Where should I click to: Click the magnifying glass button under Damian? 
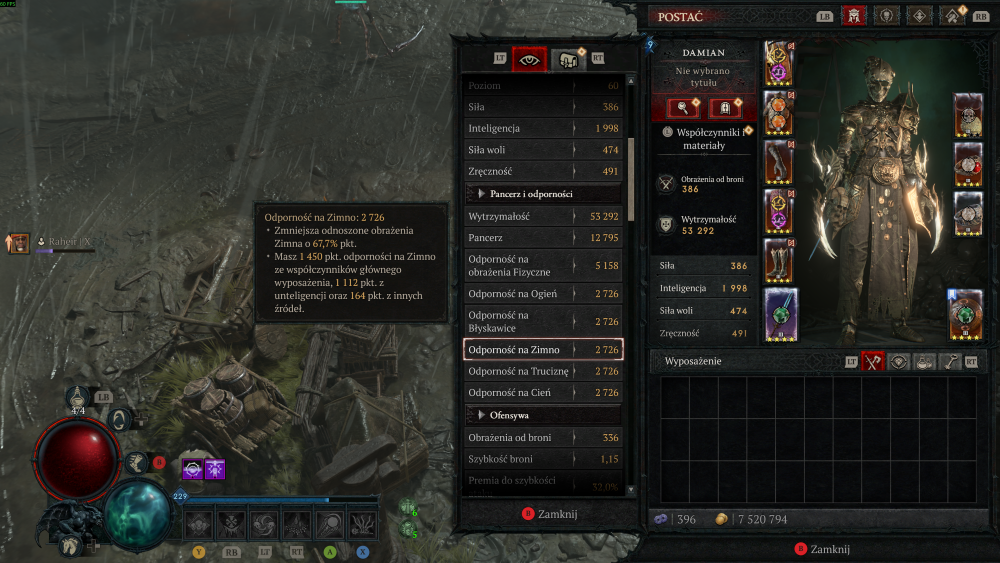pos(683,108)
